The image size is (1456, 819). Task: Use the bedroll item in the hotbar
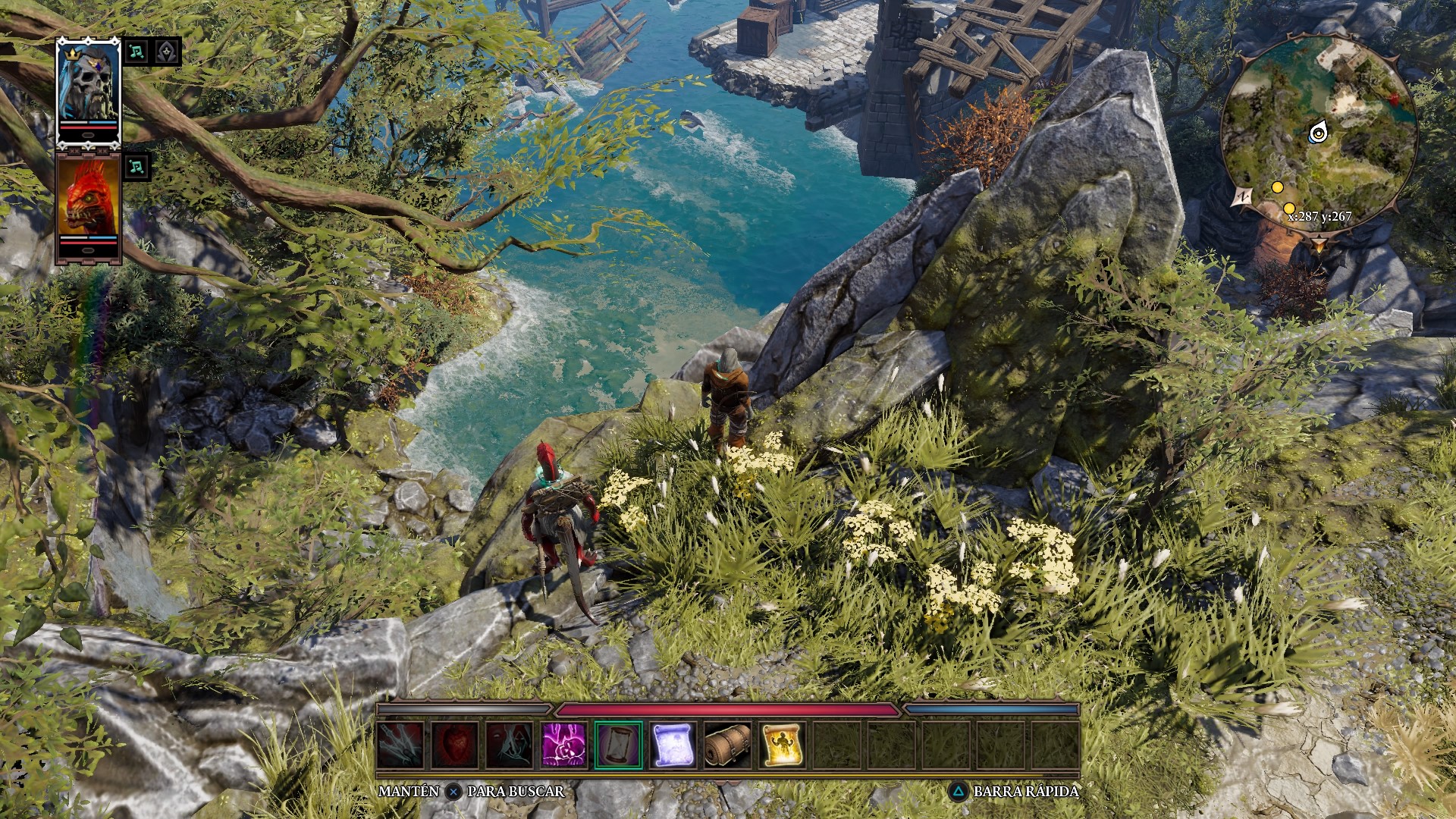click(728, 745)
